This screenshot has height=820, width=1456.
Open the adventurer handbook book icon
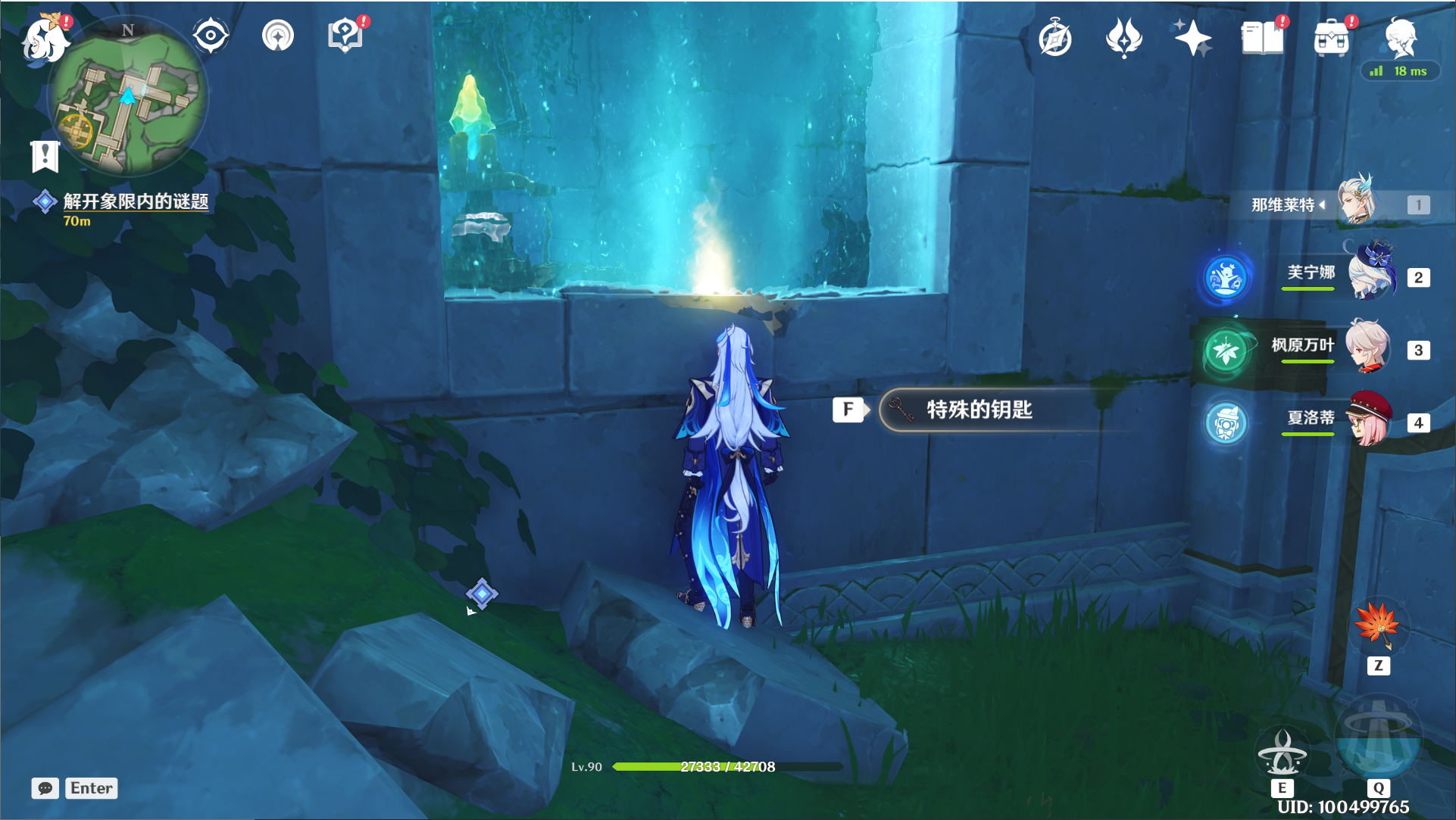pos(1262,38)
